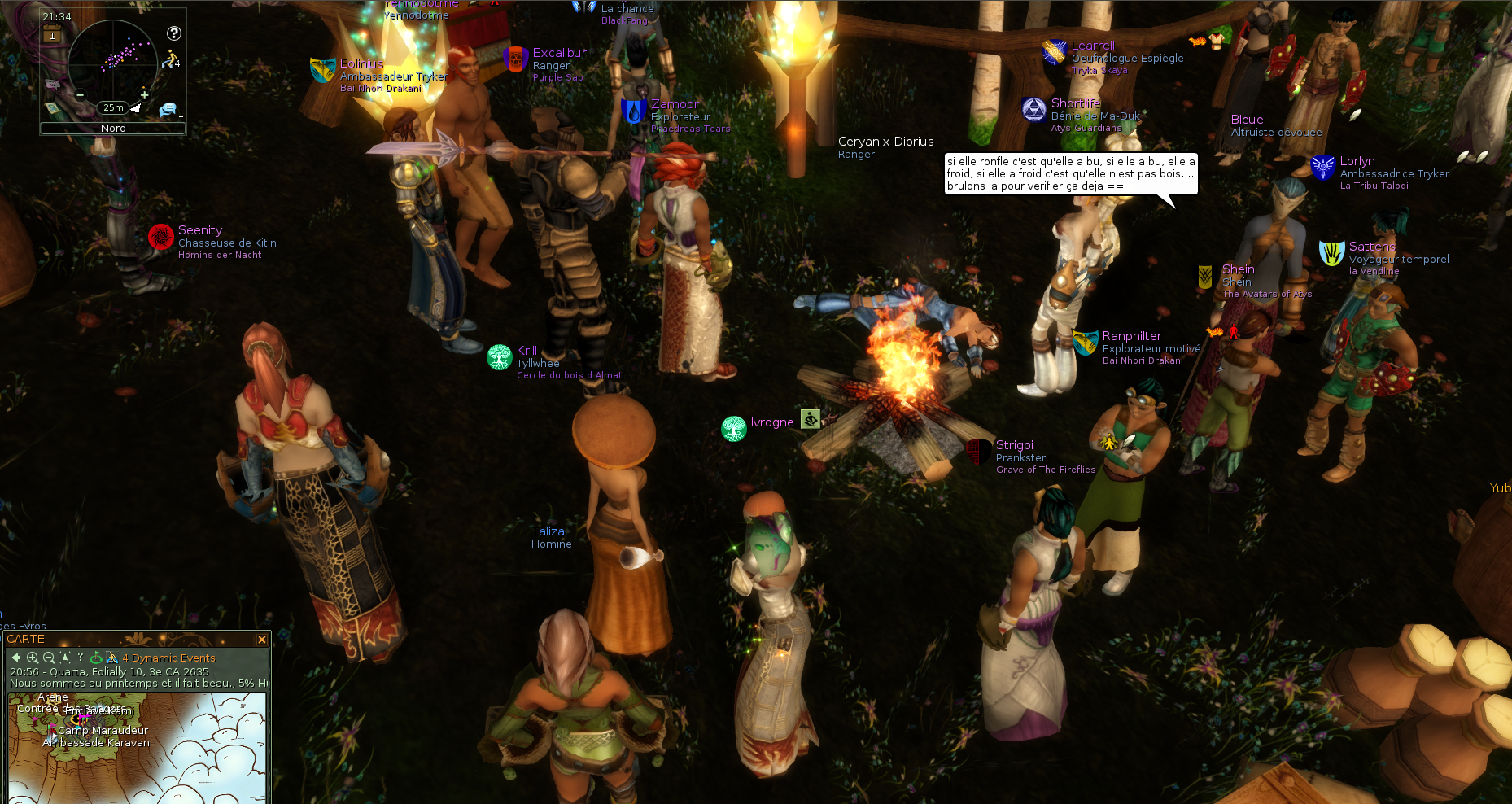The width and height of the screenshot is (1512, 804).
Task: Go back with the map's left arrow
Action: [x=16, y=658]
